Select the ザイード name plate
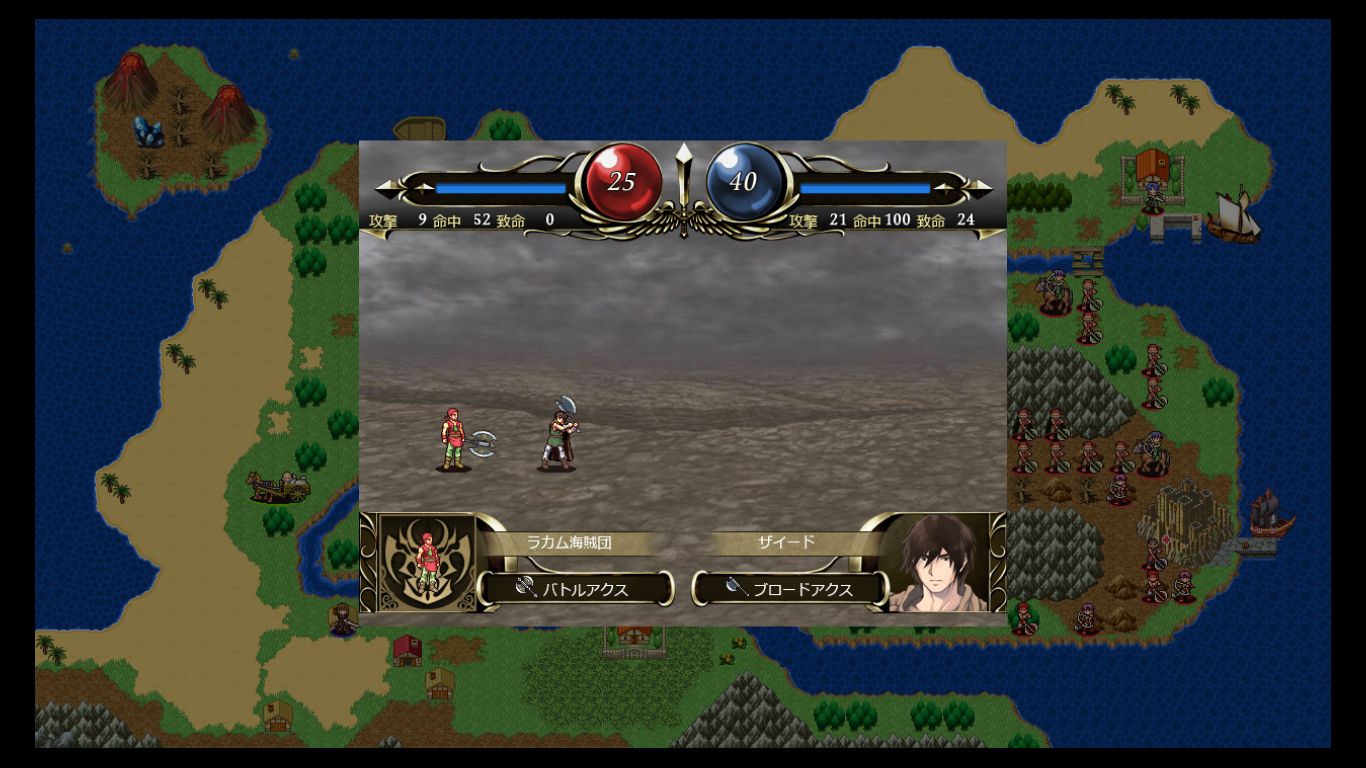The width and height of the screenshot is (1366, 768). (786, 543)
